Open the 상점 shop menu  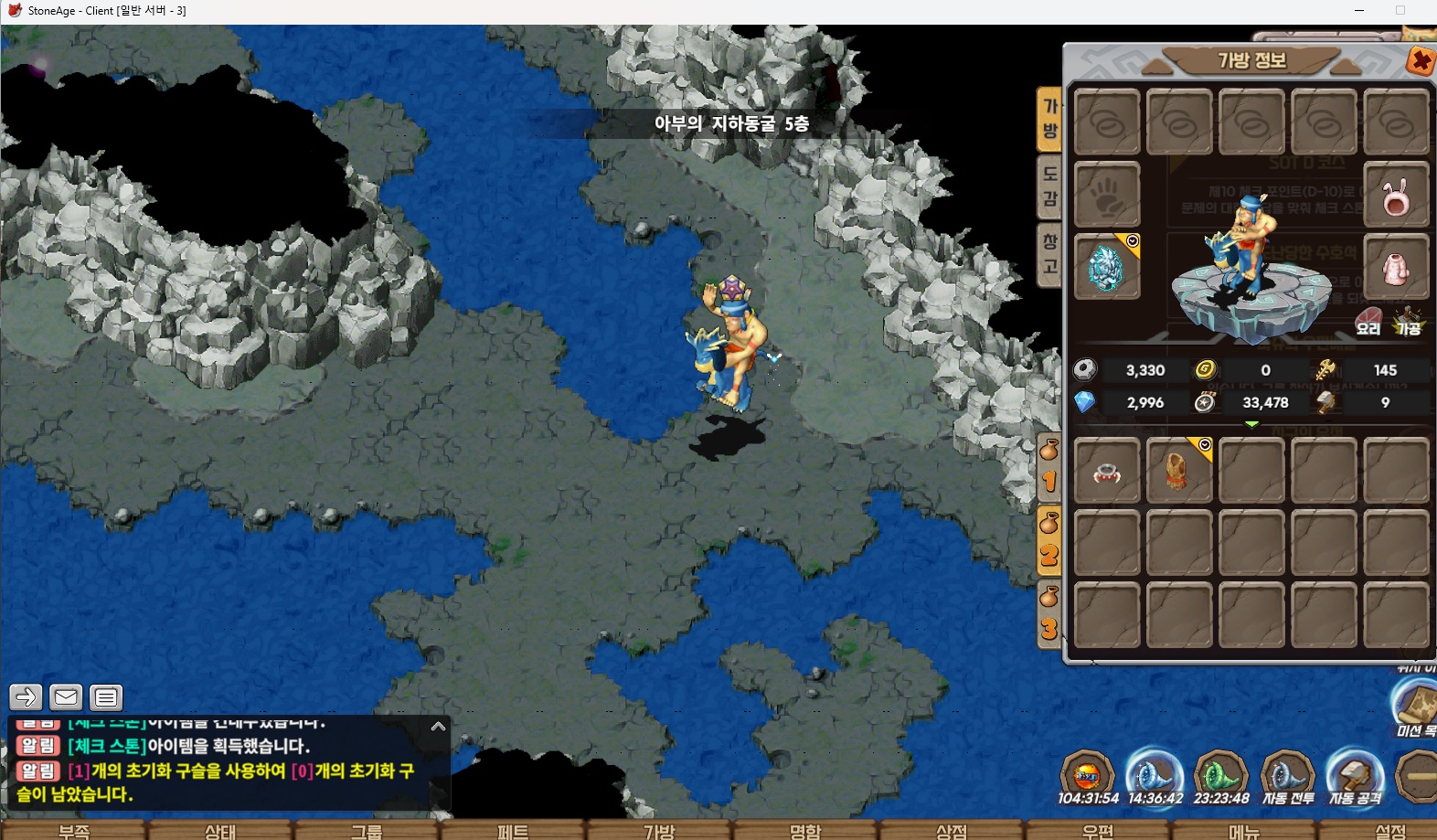pyautogui.click(x=952, y=830)
